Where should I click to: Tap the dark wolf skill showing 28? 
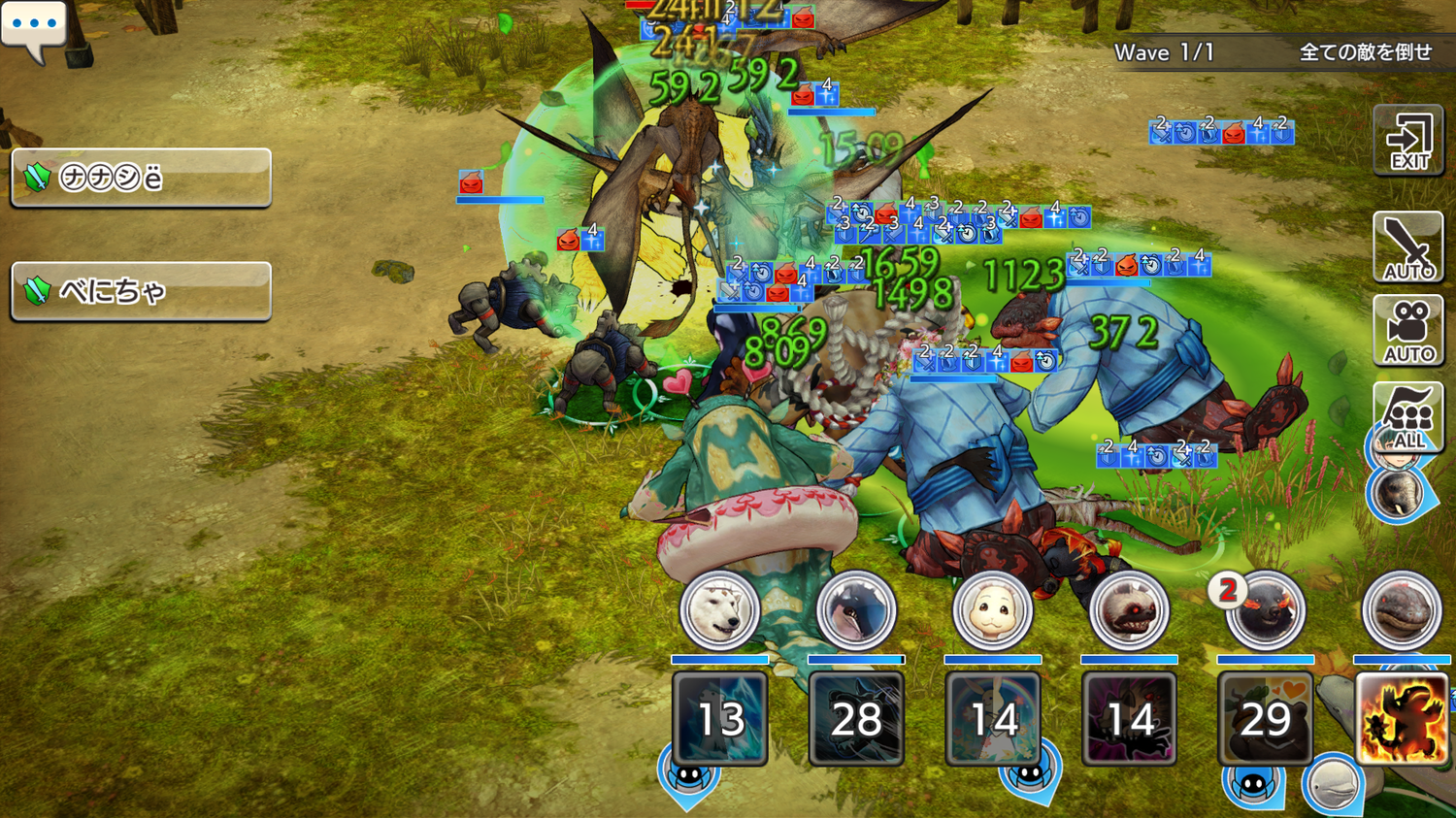(x=856, y=719)
